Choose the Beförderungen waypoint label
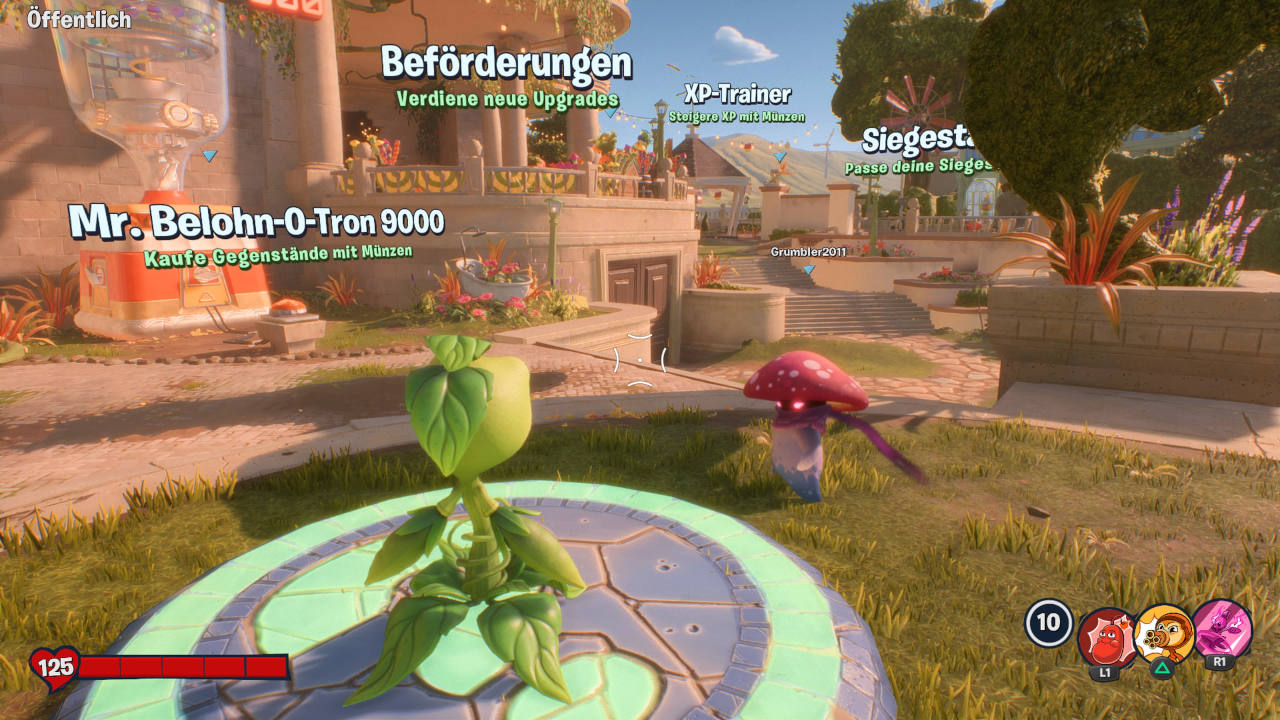This screenshot has width=1280, height=720. (x=506, y=64)
